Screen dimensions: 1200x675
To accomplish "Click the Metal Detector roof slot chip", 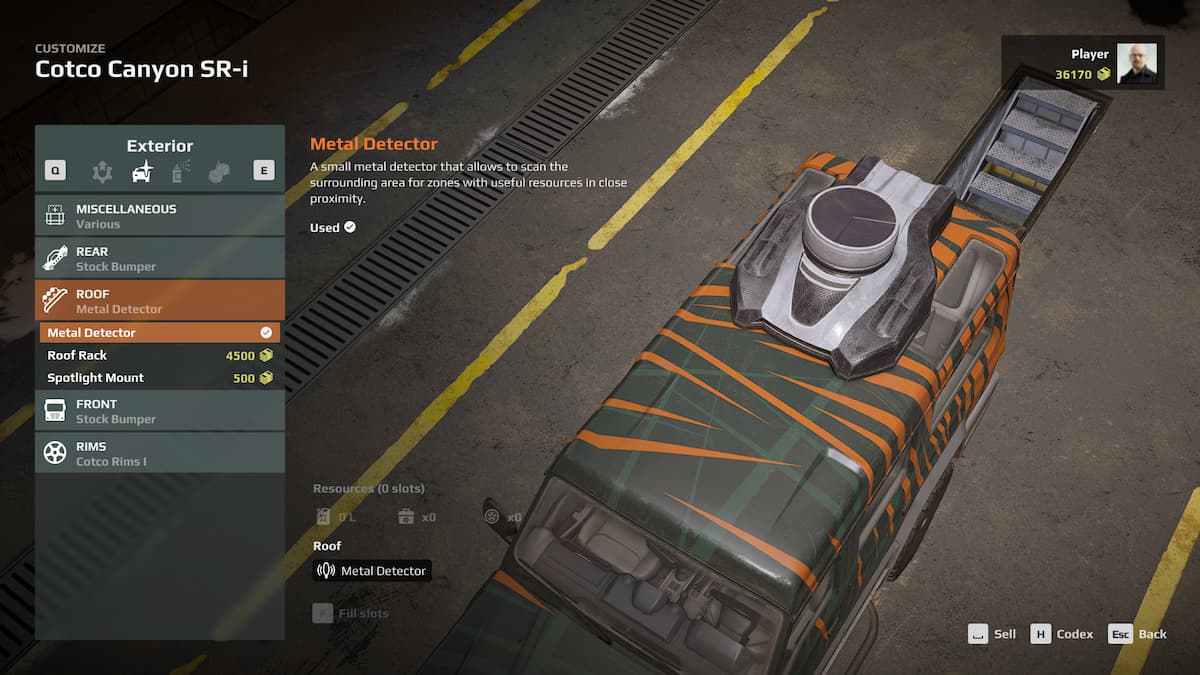I will [372, 571].
